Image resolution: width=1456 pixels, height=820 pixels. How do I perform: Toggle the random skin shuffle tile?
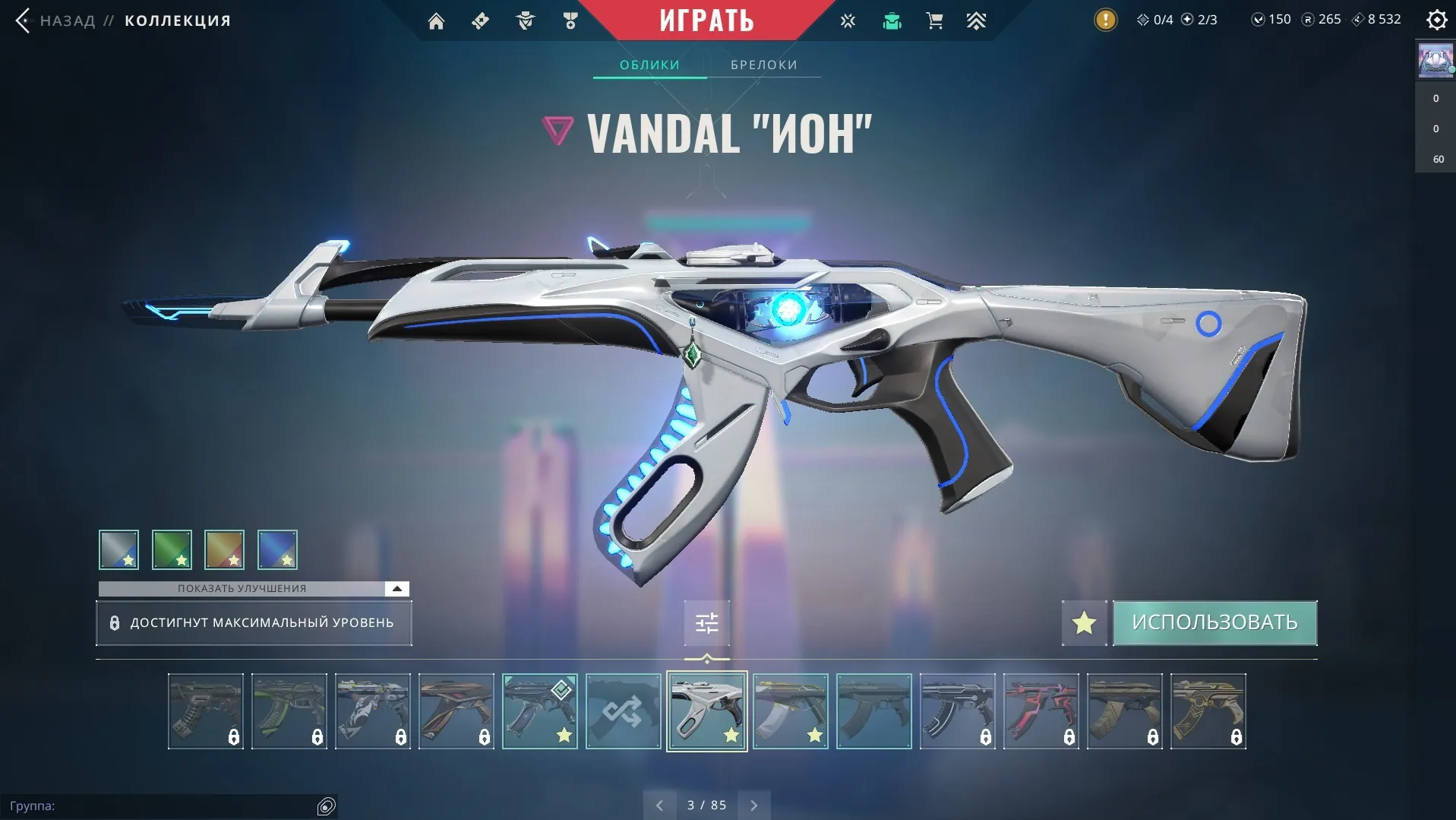click(x=623, y=711)
